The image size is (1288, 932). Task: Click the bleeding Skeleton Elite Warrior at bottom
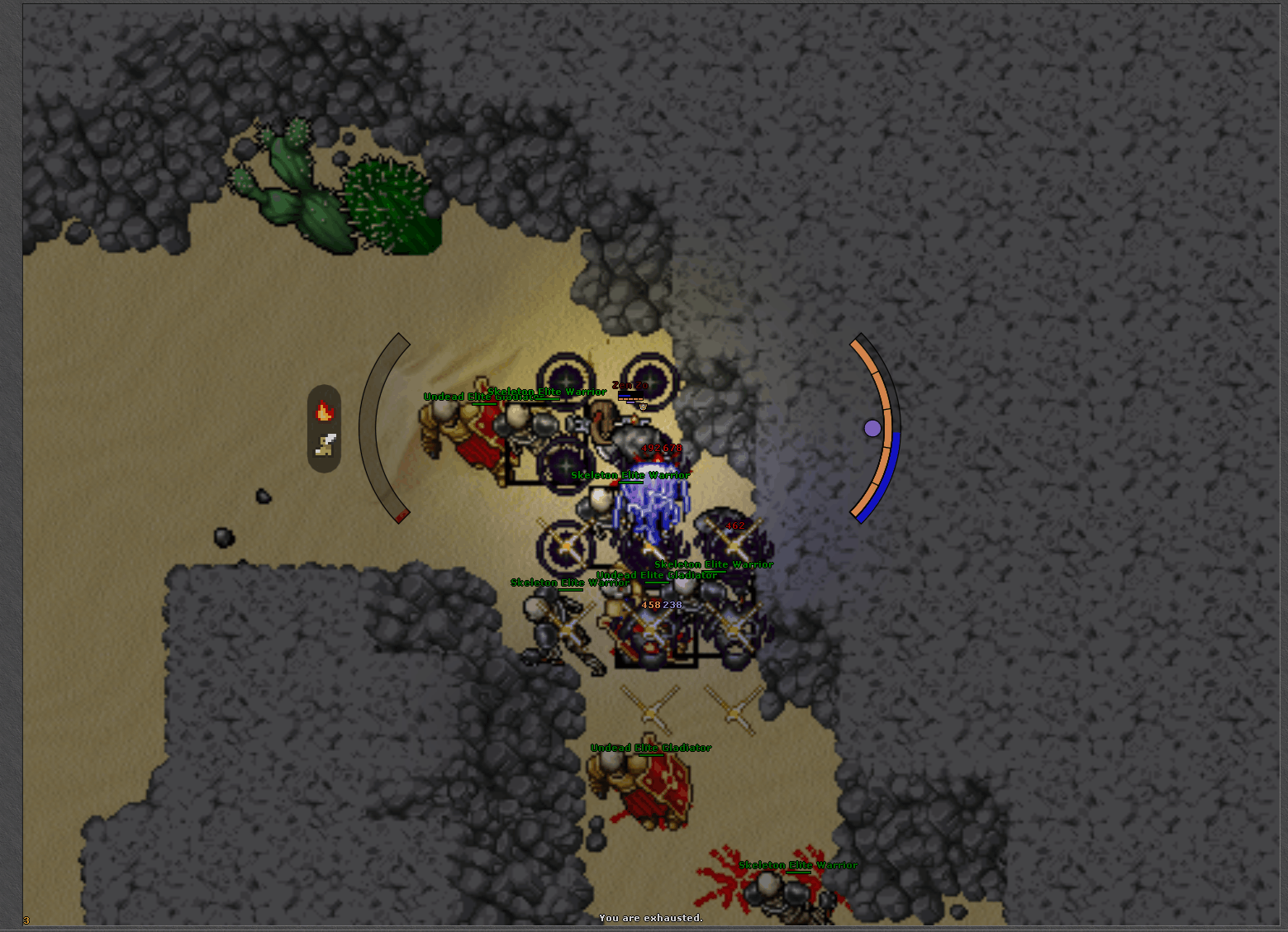777,892
